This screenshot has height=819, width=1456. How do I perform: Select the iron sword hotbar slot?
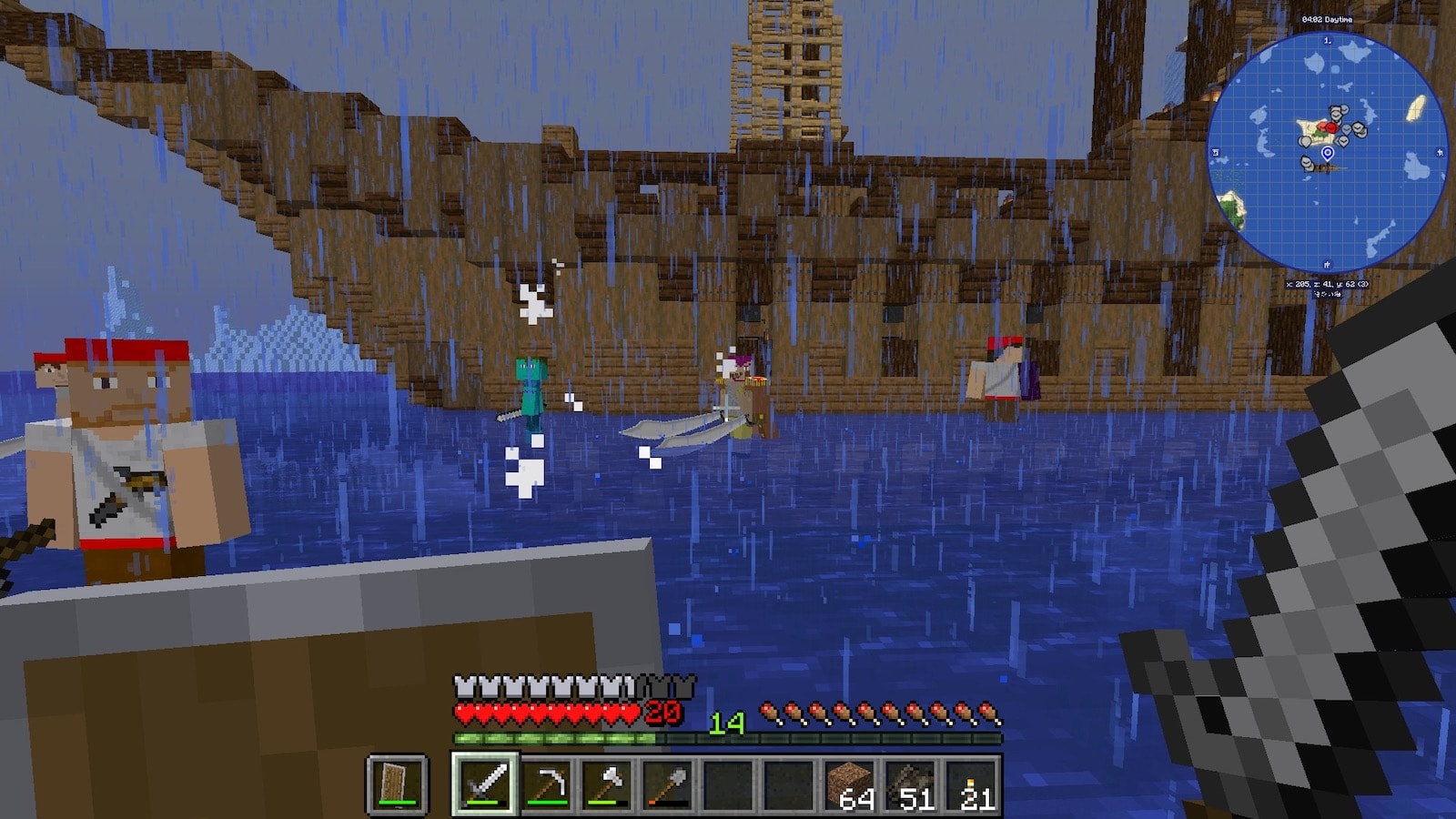[485, 784]
